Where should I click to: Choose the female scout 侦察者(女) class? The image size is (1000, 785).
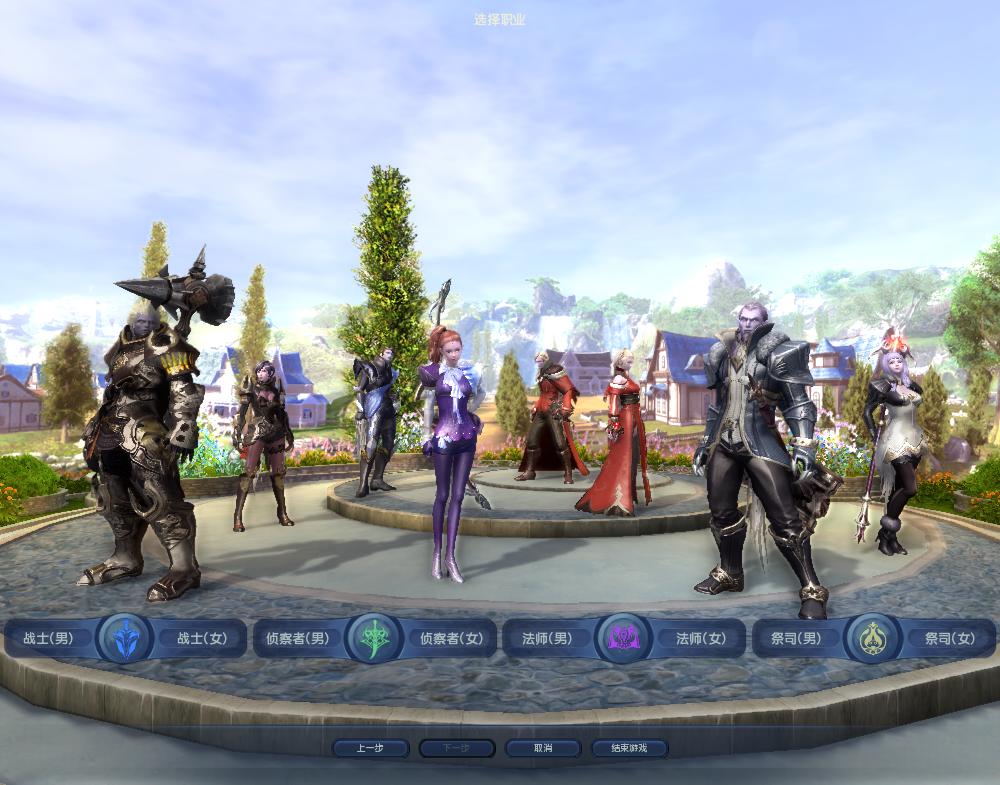(x=451, y=638)
